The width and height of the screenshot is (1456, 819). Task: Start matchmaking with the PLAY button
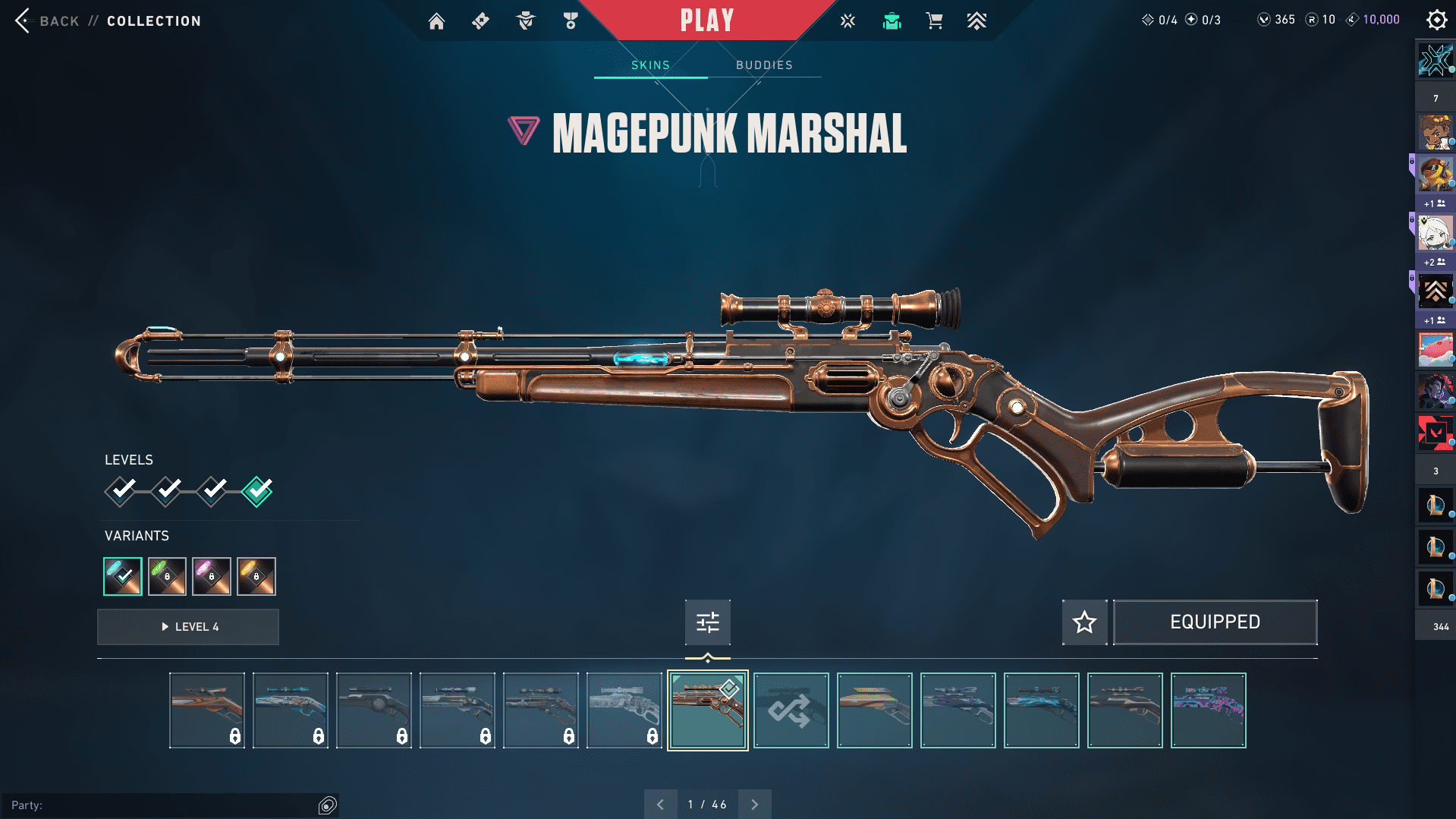point(706,20)
